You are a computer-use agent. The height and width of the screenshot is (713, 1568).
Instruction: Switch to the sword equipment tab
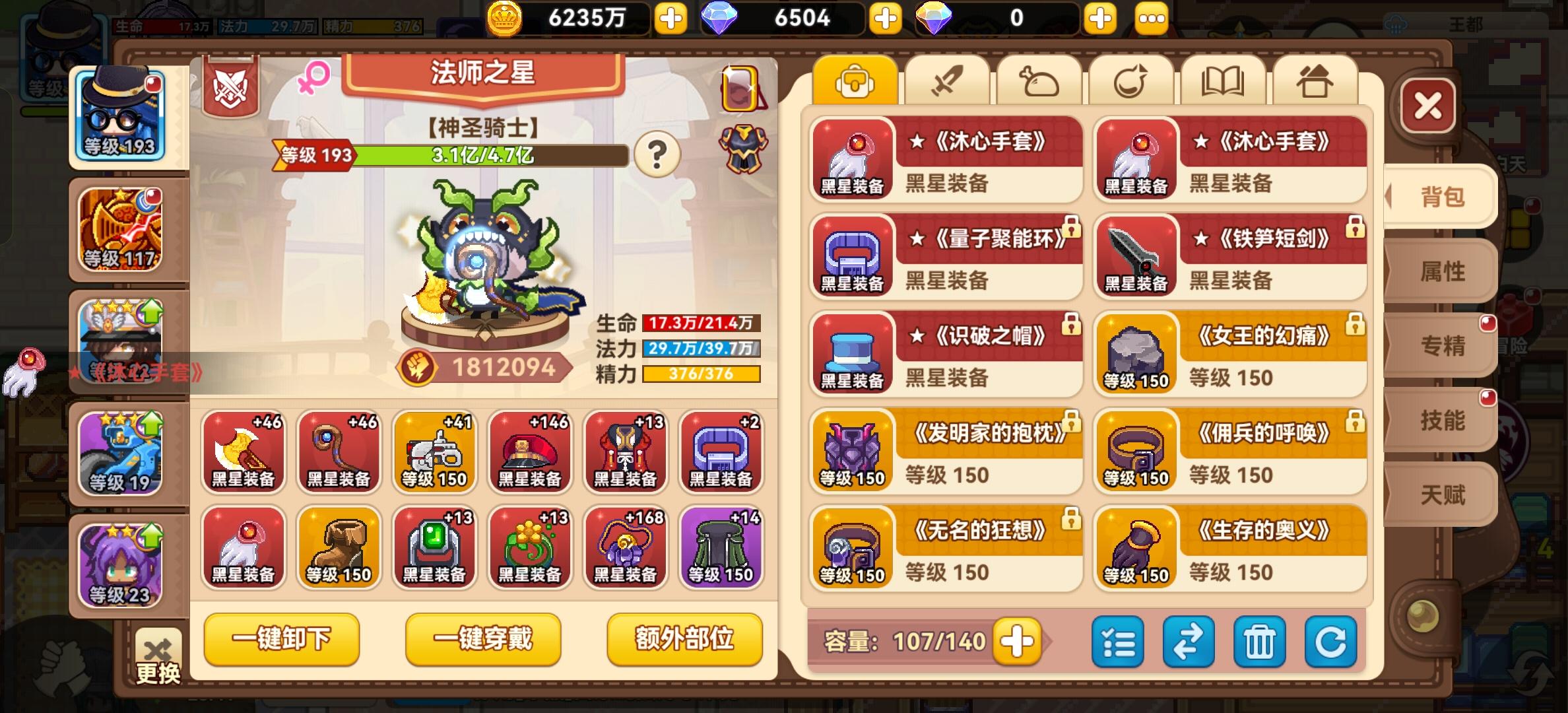[x=948, y=78]
